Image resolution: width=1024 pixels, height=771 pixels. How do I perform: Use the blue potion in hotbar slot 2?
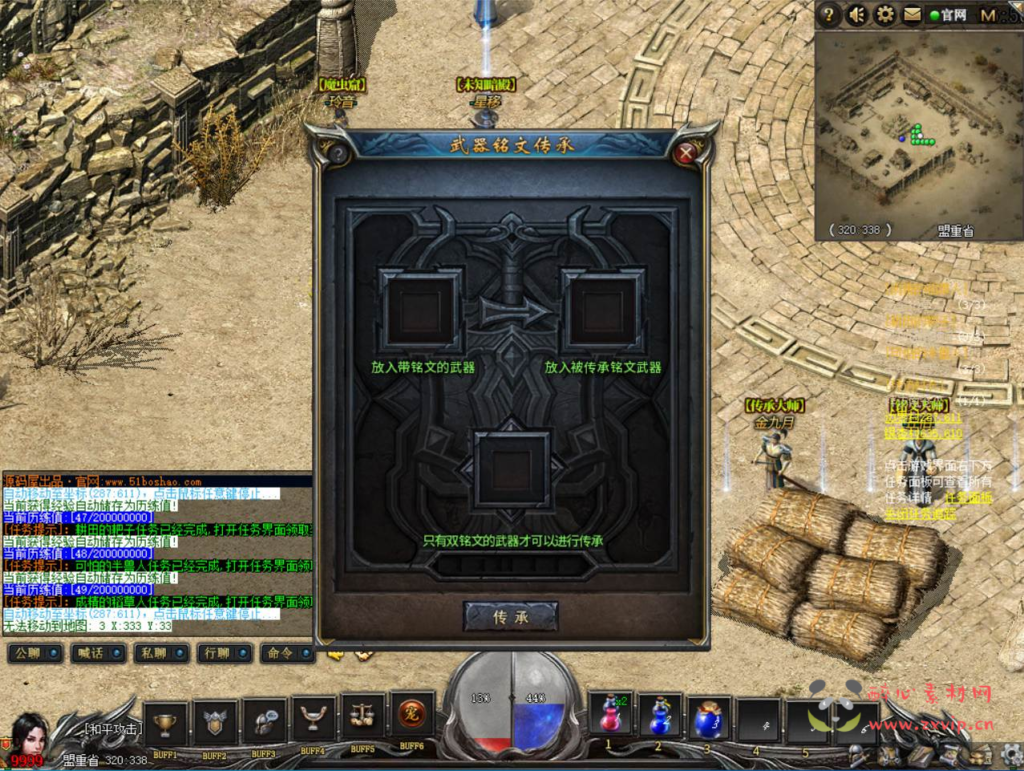(x=659, y=718)
